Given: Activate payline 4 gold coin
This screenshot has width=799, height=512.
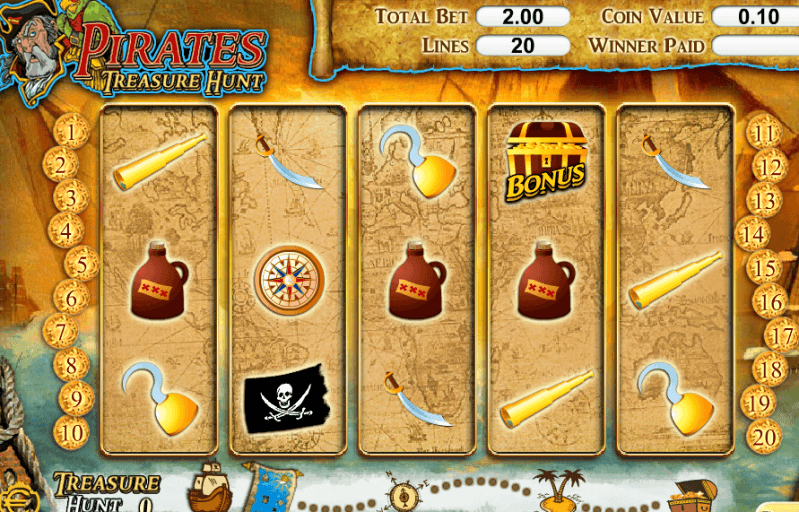Looking at the screenshot, I should tap(65, 231).
